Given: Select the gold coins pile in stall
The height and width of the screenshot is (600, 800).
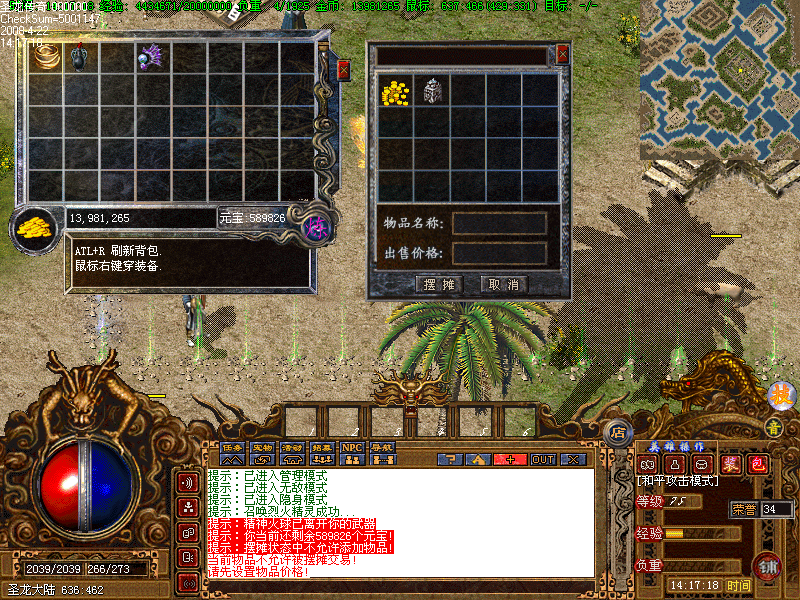Looking at the screenshot, I should pyautogui.click(x=396, y=92).
